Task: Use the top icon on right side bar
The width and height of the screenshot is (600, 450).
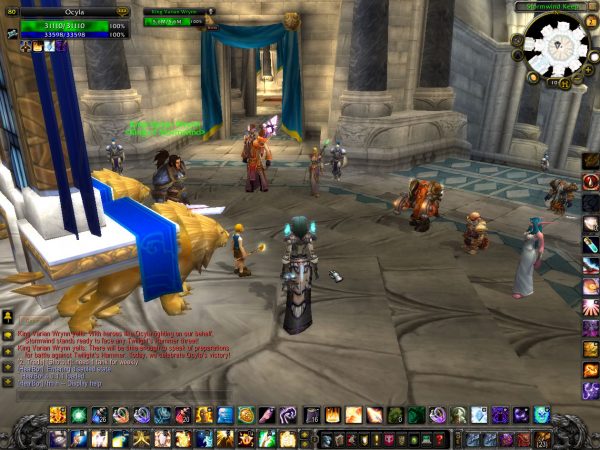Action: click(590, 161)
